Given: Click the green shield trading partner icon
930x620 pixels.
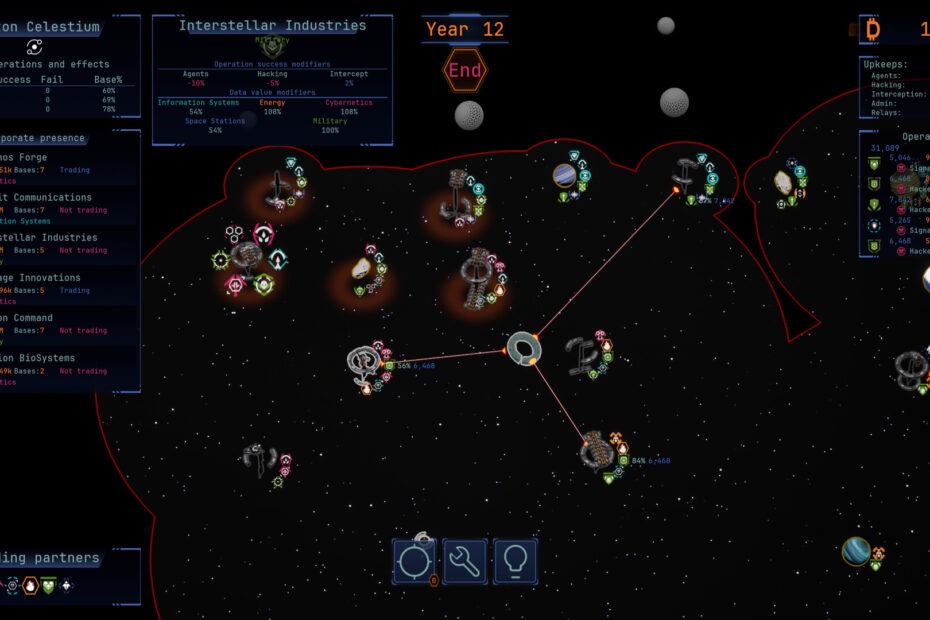Looking at the screenshot, I should pyautogui.click(x=47, y=586).
